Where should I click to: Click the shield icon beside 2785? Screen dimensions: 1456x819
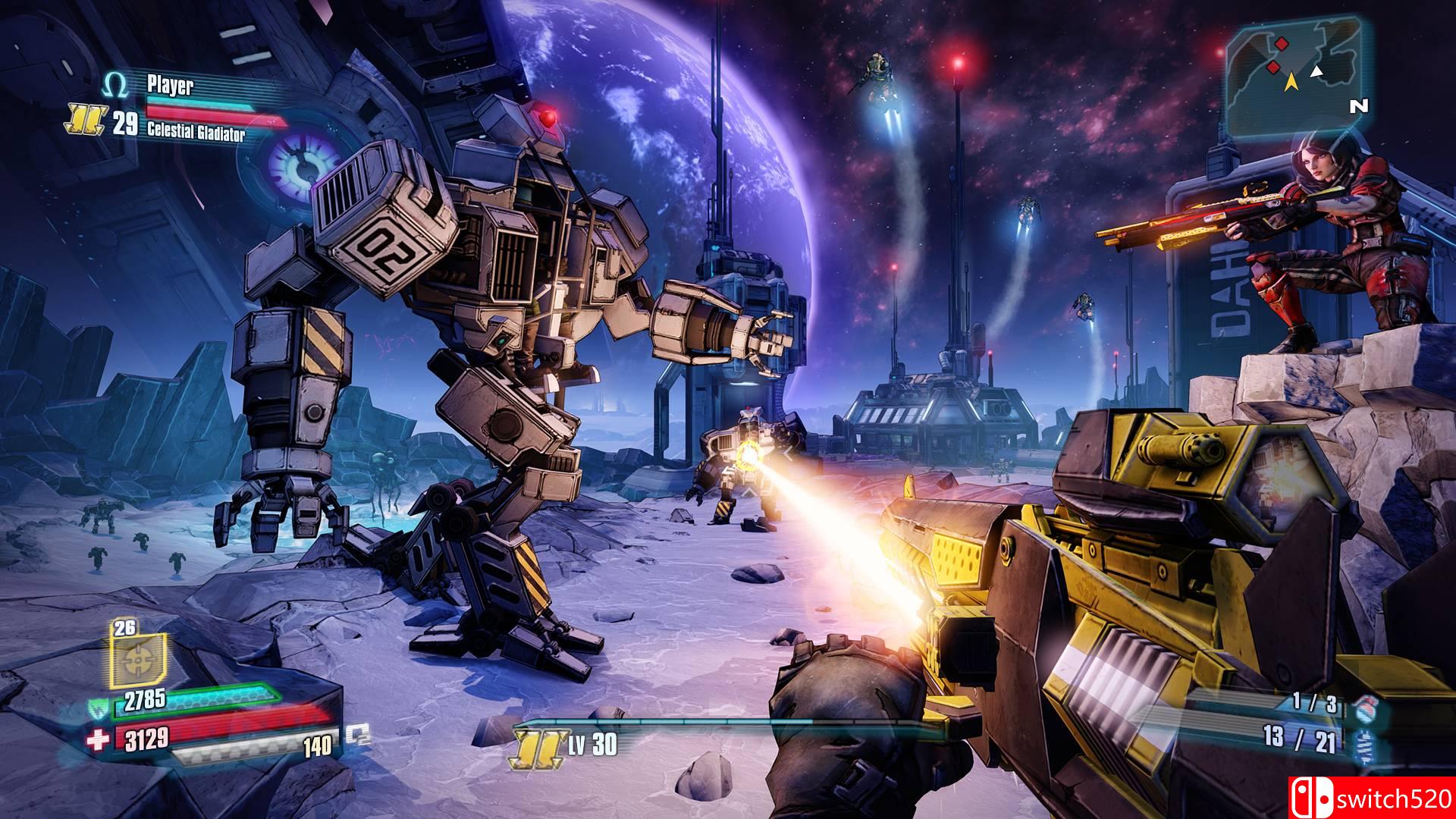point(97,709)
